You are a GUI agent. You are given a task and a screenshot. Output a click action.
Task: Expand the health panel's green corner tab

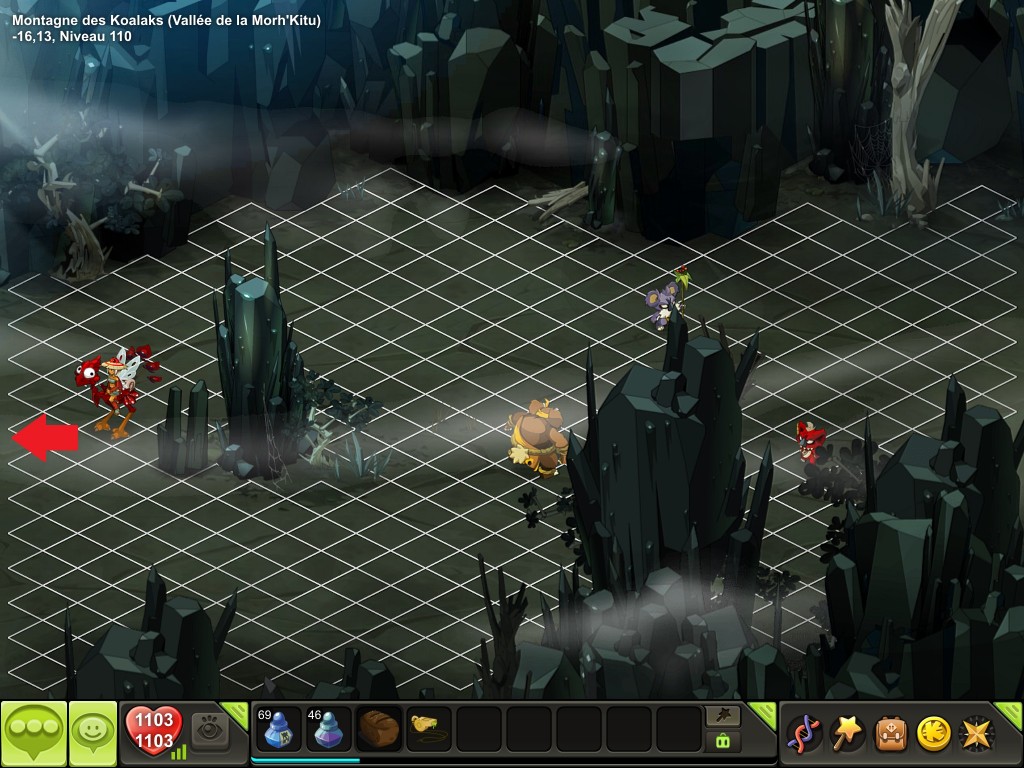(x=236, y=712)
